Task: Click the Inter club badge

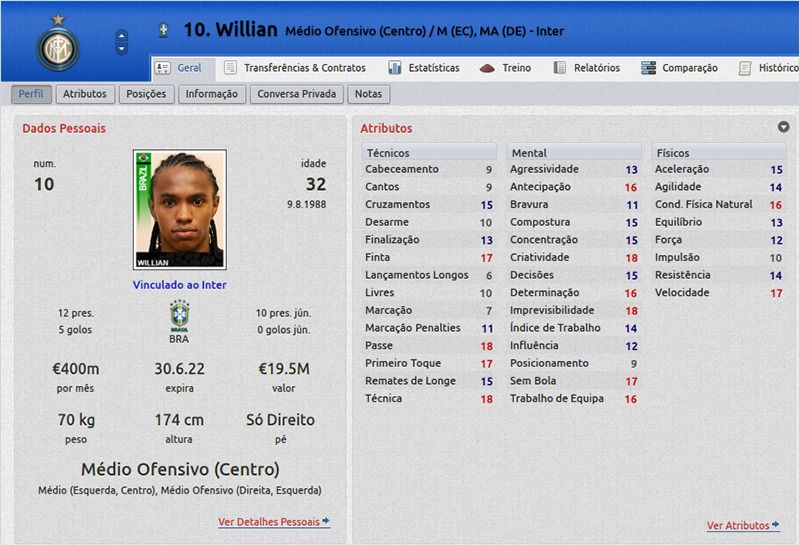Action: pyautogui.click(x=57, y=42)
